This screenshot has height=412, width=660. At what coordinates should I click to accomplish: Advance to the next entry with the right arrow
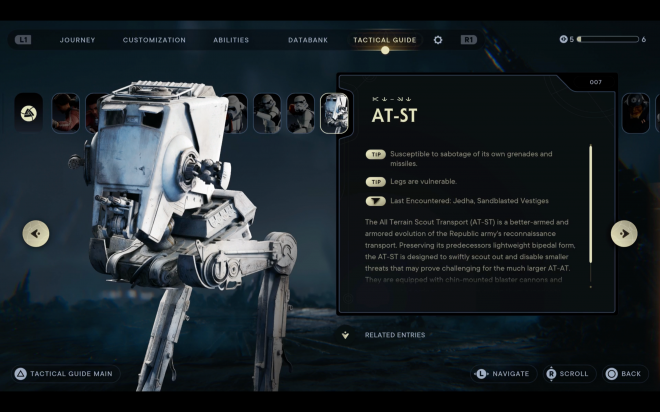tap(624, 233)
